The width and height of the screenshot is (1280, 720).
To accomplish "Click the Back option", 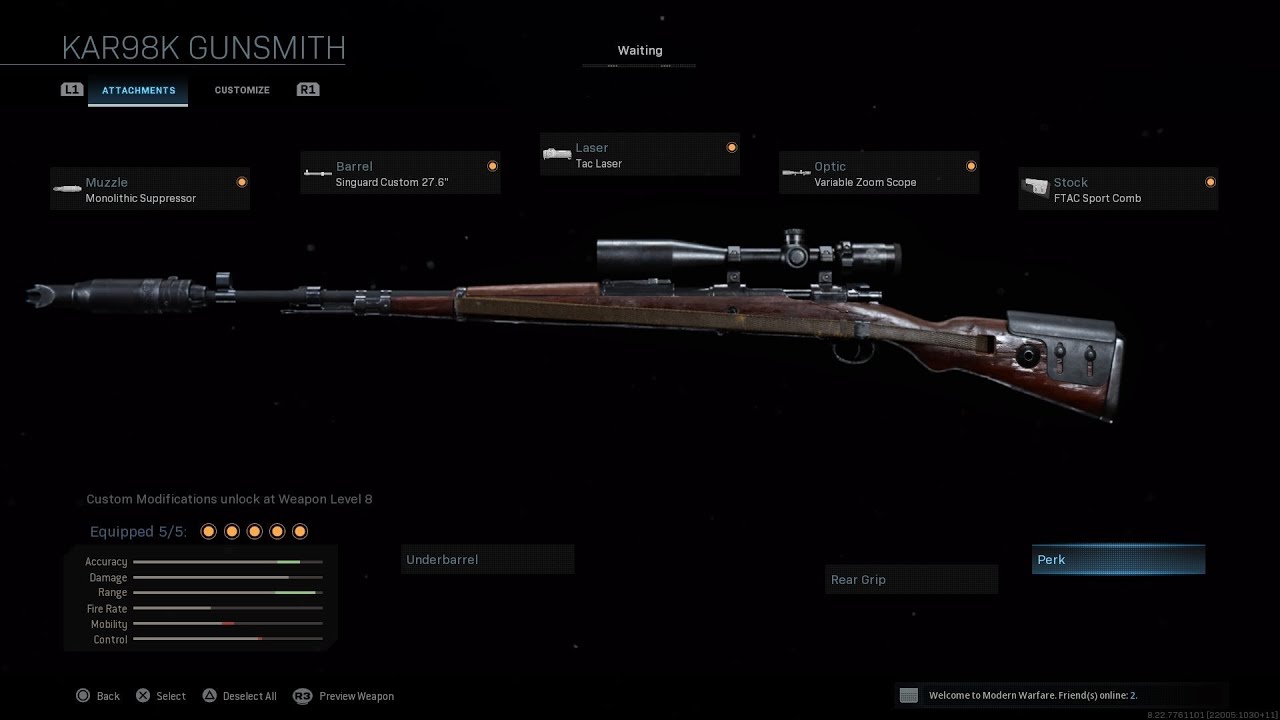I will click(98, 696).
